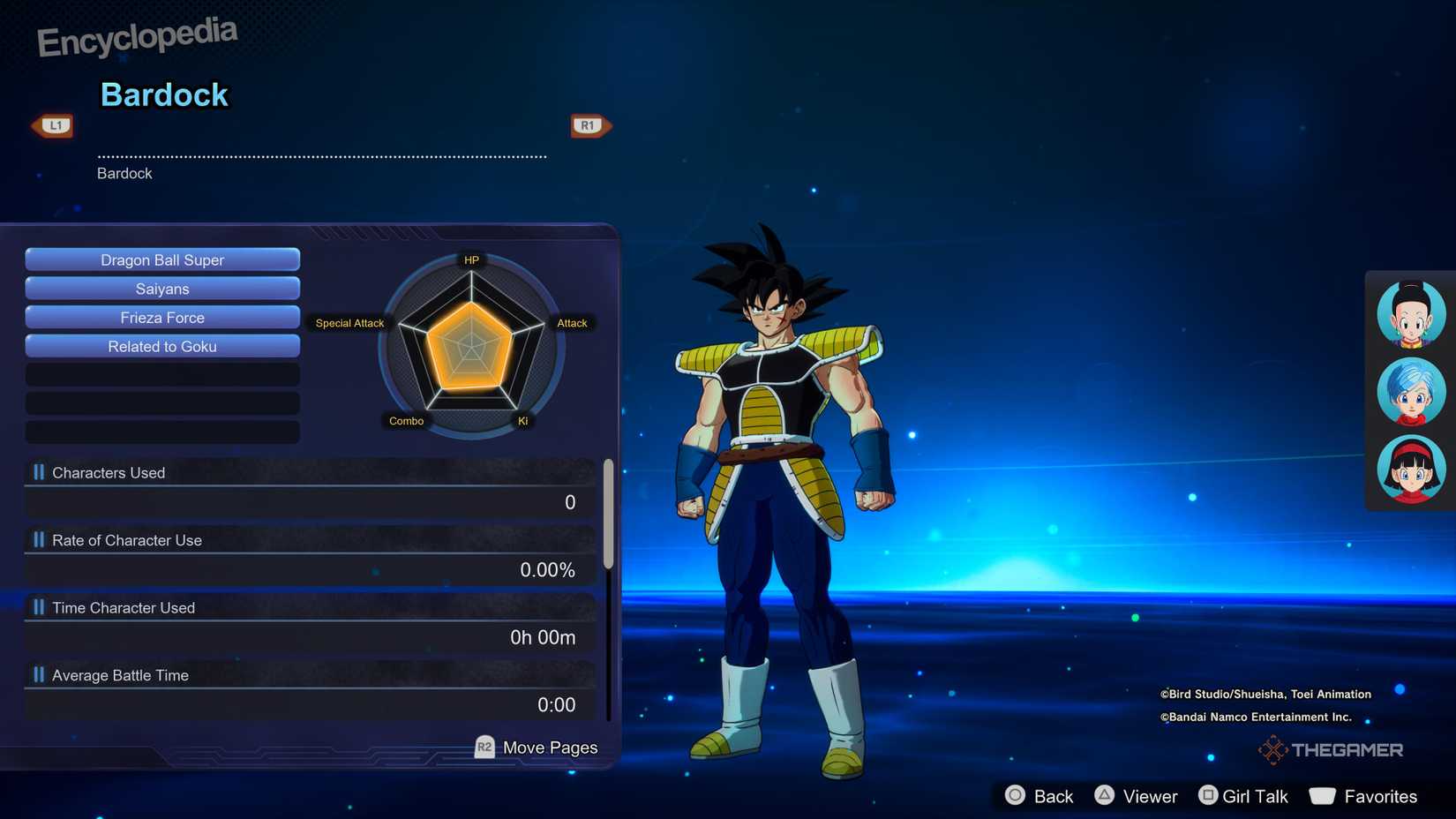Screen dimensions: 1456x819
Task: Select the Saiyans category tag
Action: click(x=162, y=289)
